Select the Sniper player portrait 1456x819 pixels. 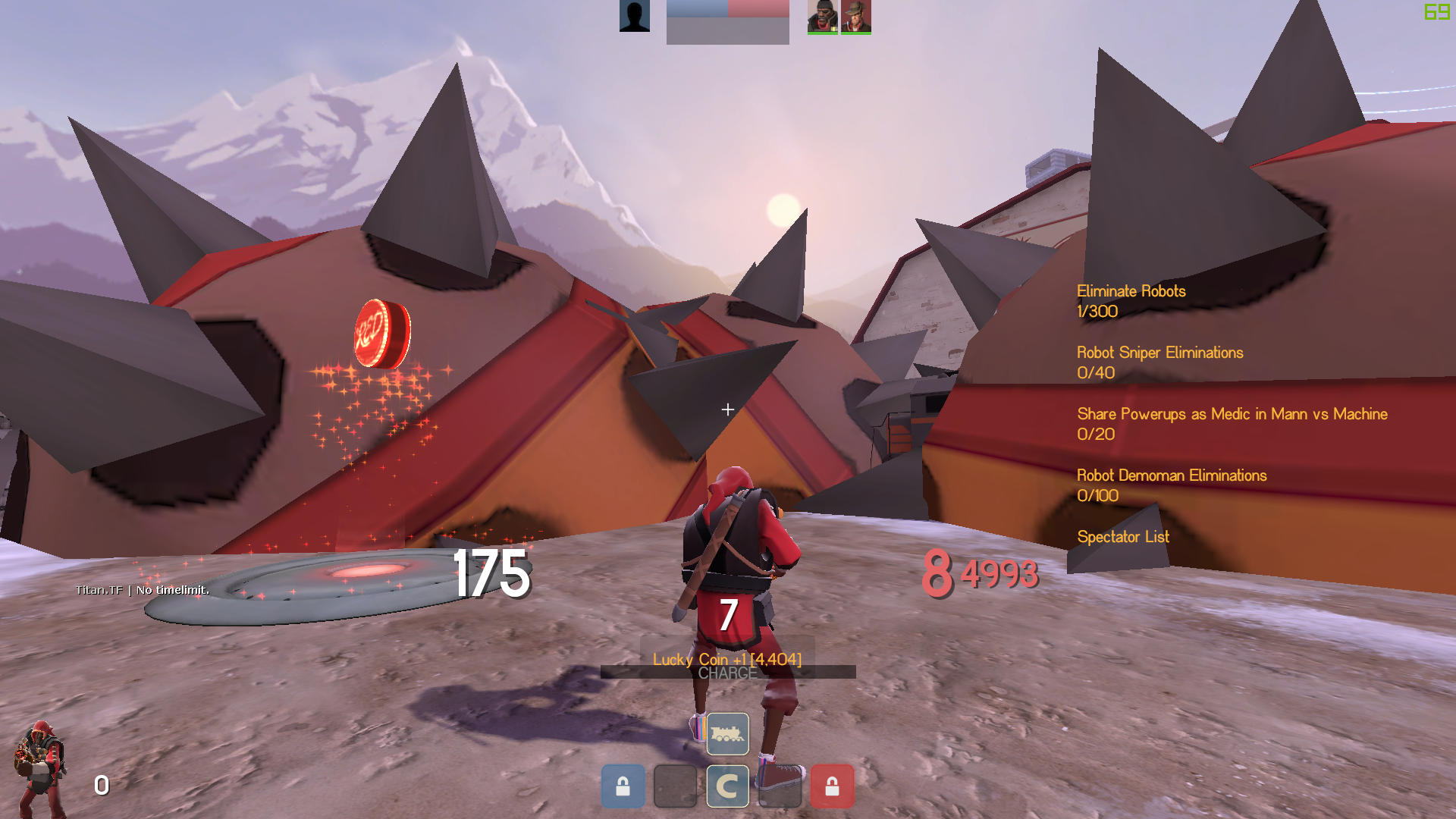(x=856, y=17)
